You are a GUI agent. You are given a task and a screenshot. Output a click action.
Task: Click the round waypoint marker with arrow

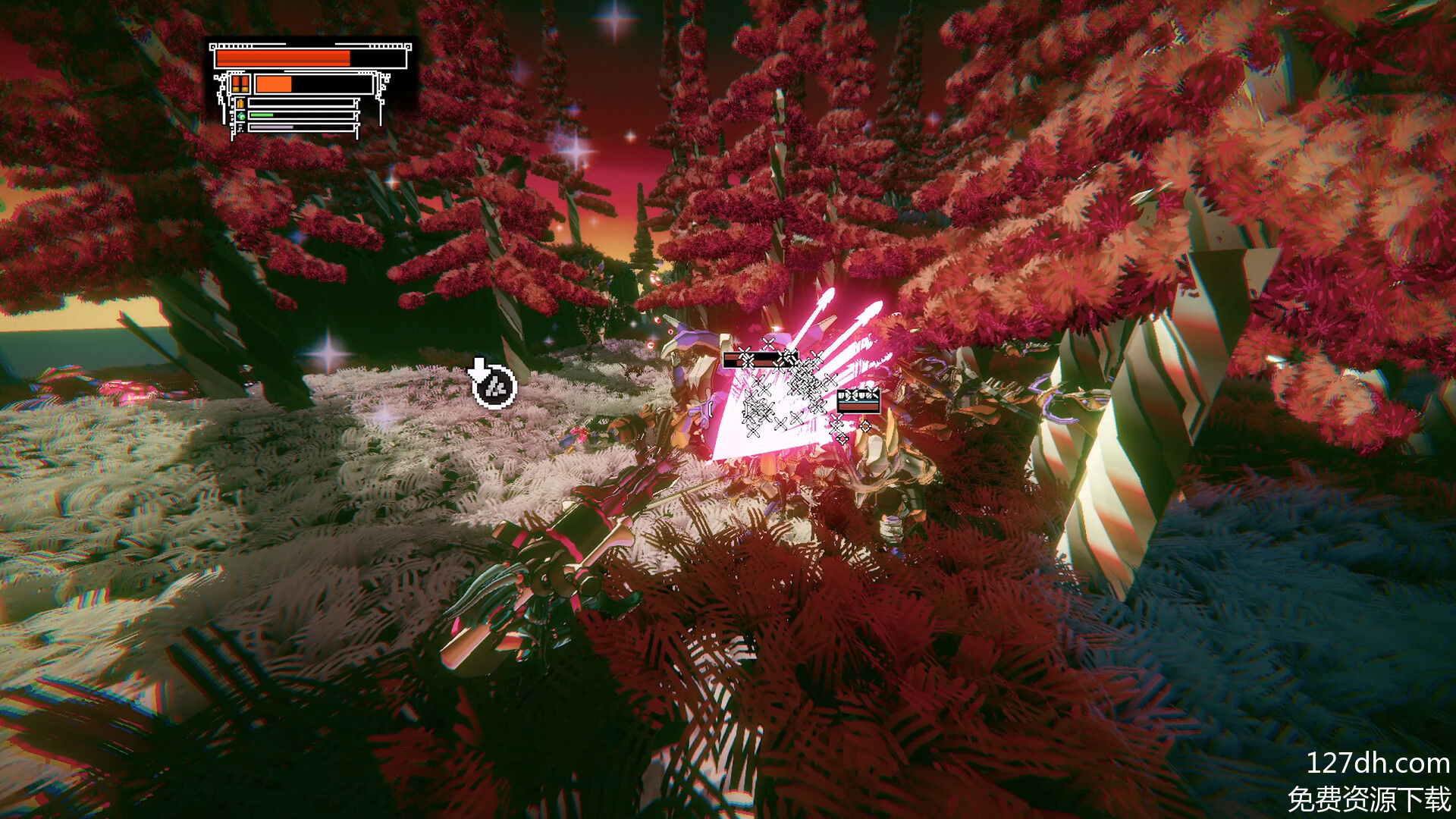click(494, 385)
